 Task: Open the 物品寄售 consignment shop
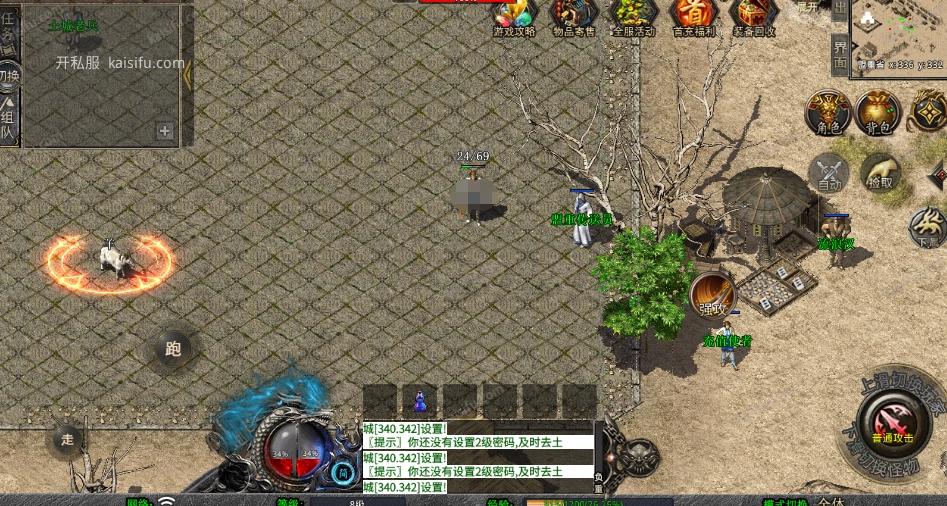[574, 15]
